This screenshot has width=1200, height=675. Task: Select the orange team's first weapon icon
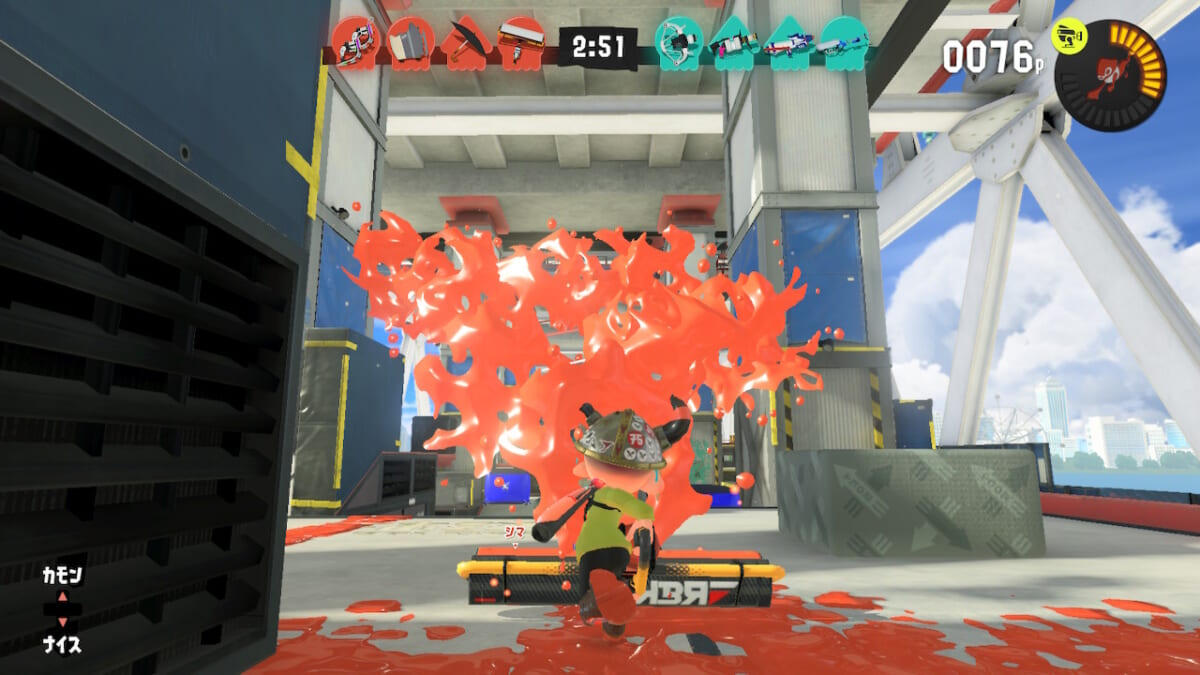pyautogui.click(x=354, y=42)
